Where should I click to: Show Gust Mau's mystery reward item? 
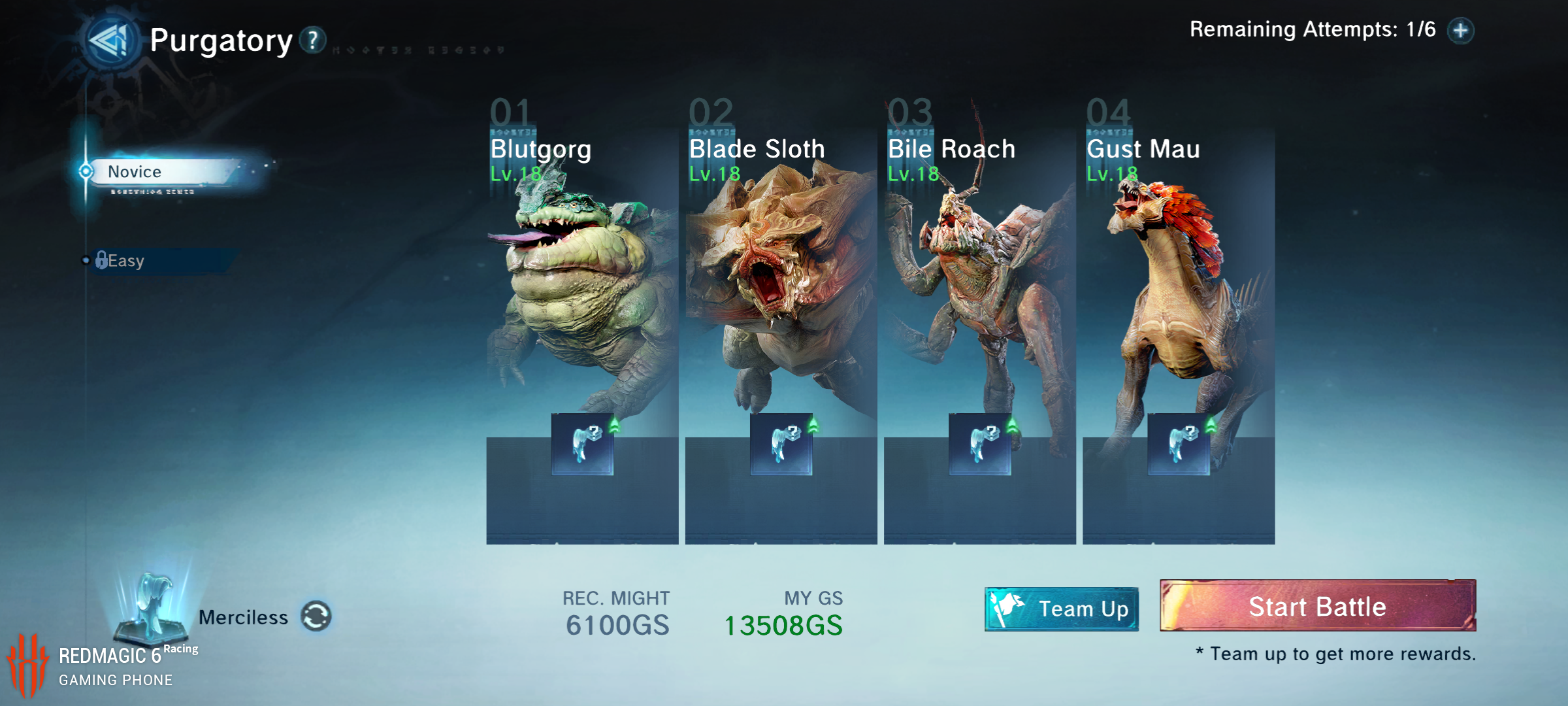pos(1179,444)
